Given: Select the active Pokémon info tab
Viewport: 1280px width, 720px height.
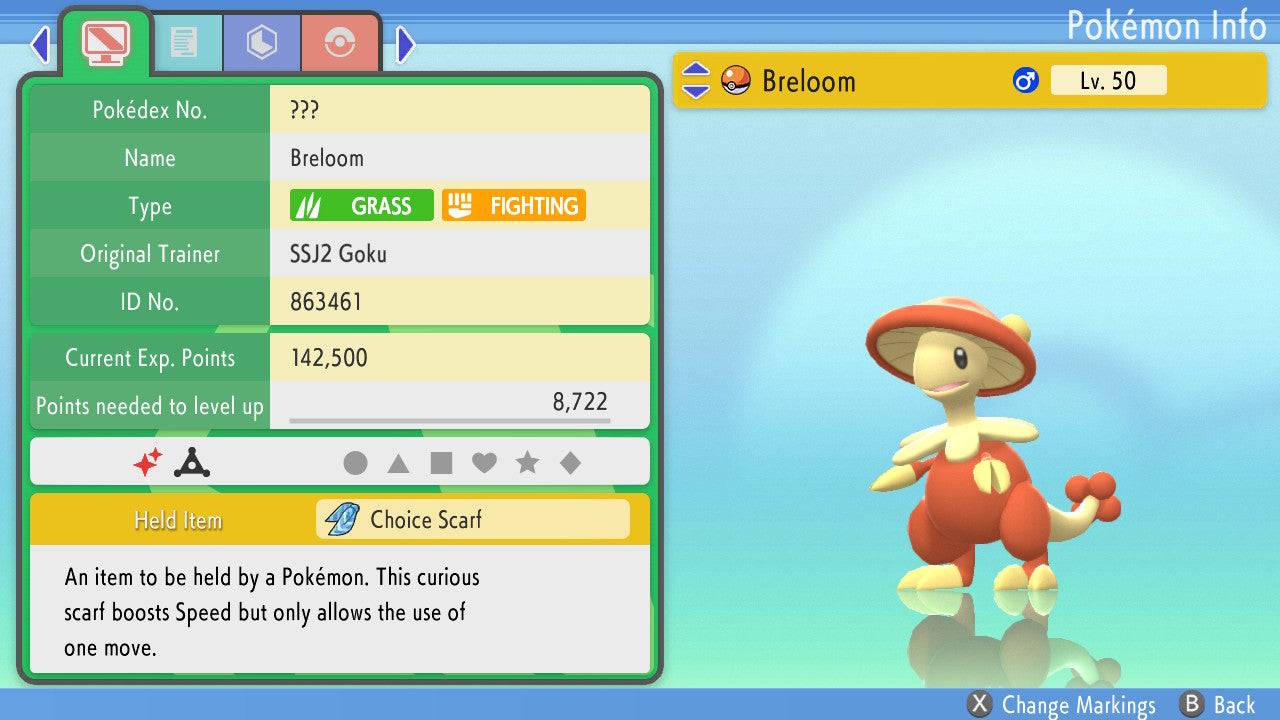Looking at the screenshot, I should click(106, 42).
